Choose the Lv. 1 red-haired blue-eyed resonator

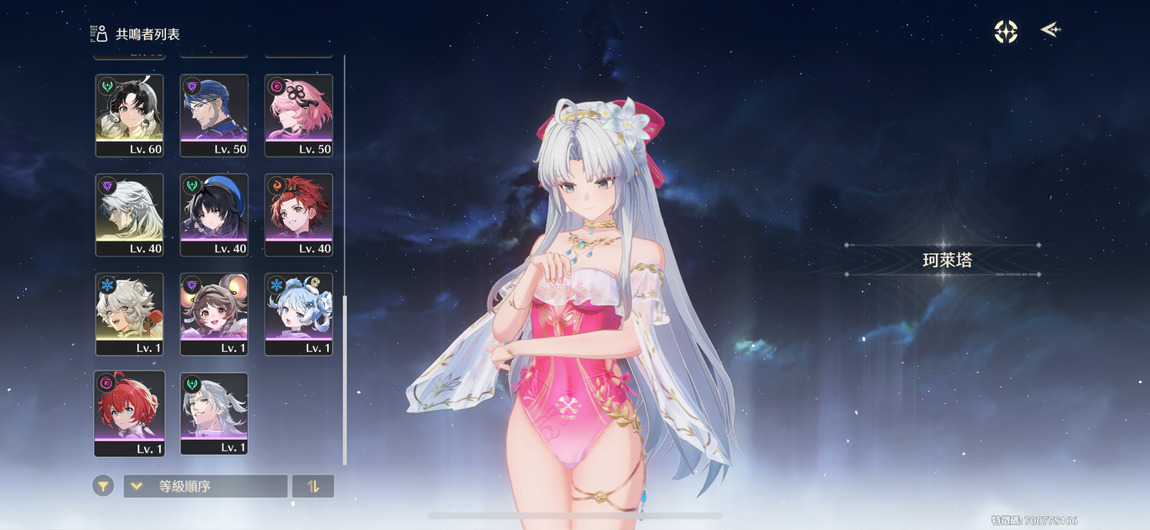tap(130, 412)
